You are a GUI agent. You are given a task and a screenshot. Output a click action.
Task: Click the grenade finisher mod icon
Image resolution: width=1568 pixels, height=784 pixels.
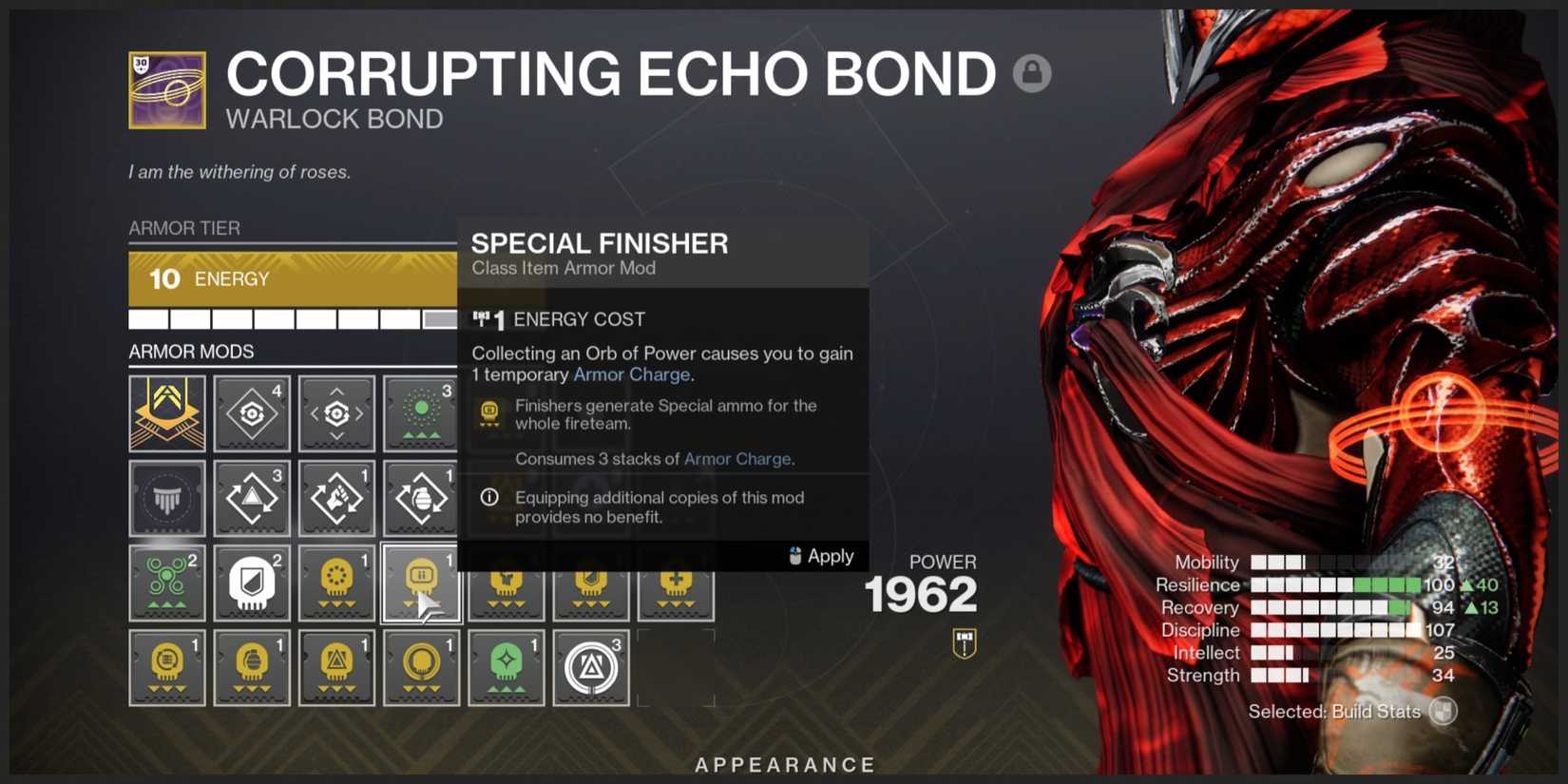252,667
